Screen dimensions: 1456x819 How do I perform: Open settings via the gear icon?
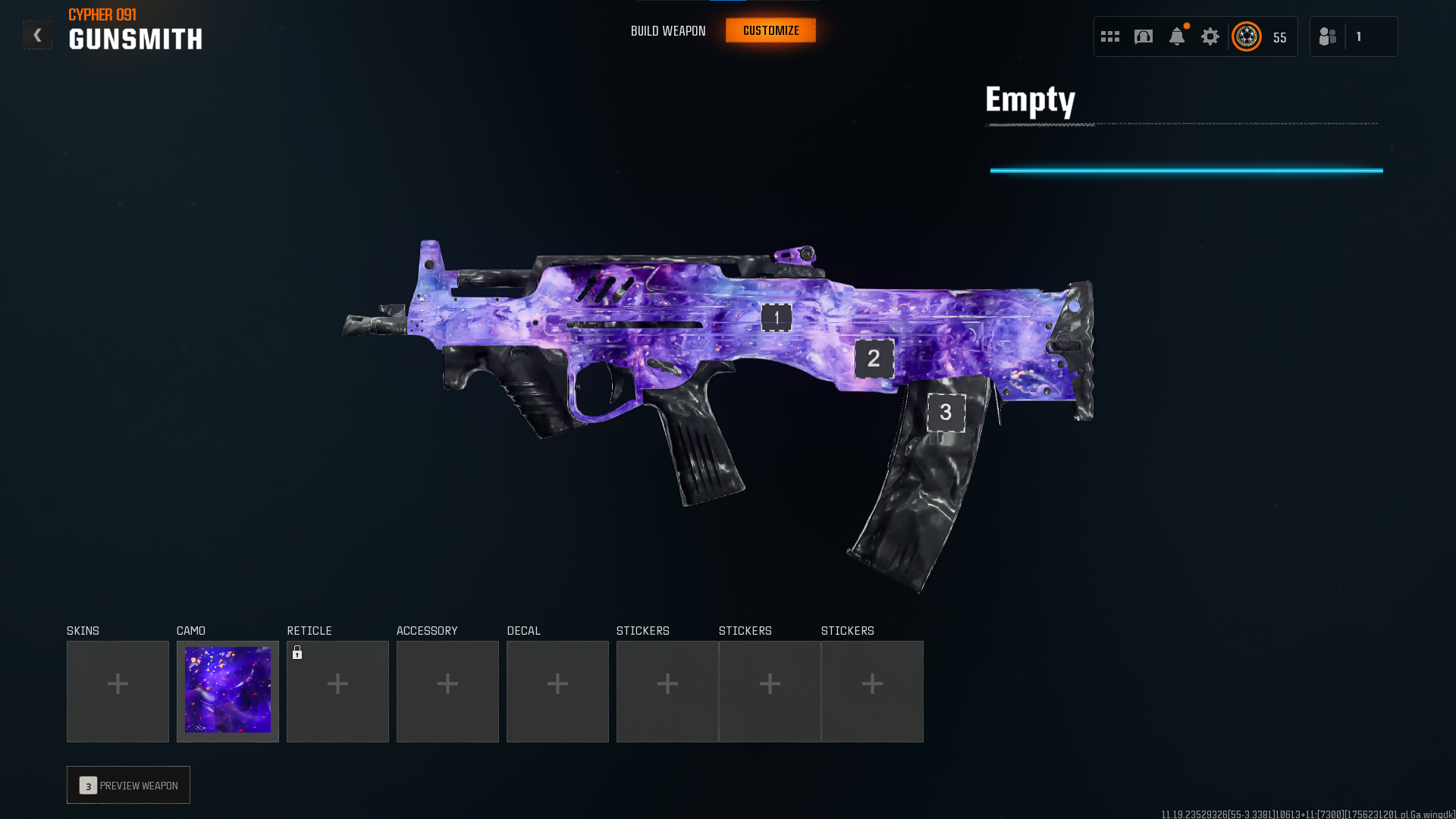click(x=1210, y=36)
